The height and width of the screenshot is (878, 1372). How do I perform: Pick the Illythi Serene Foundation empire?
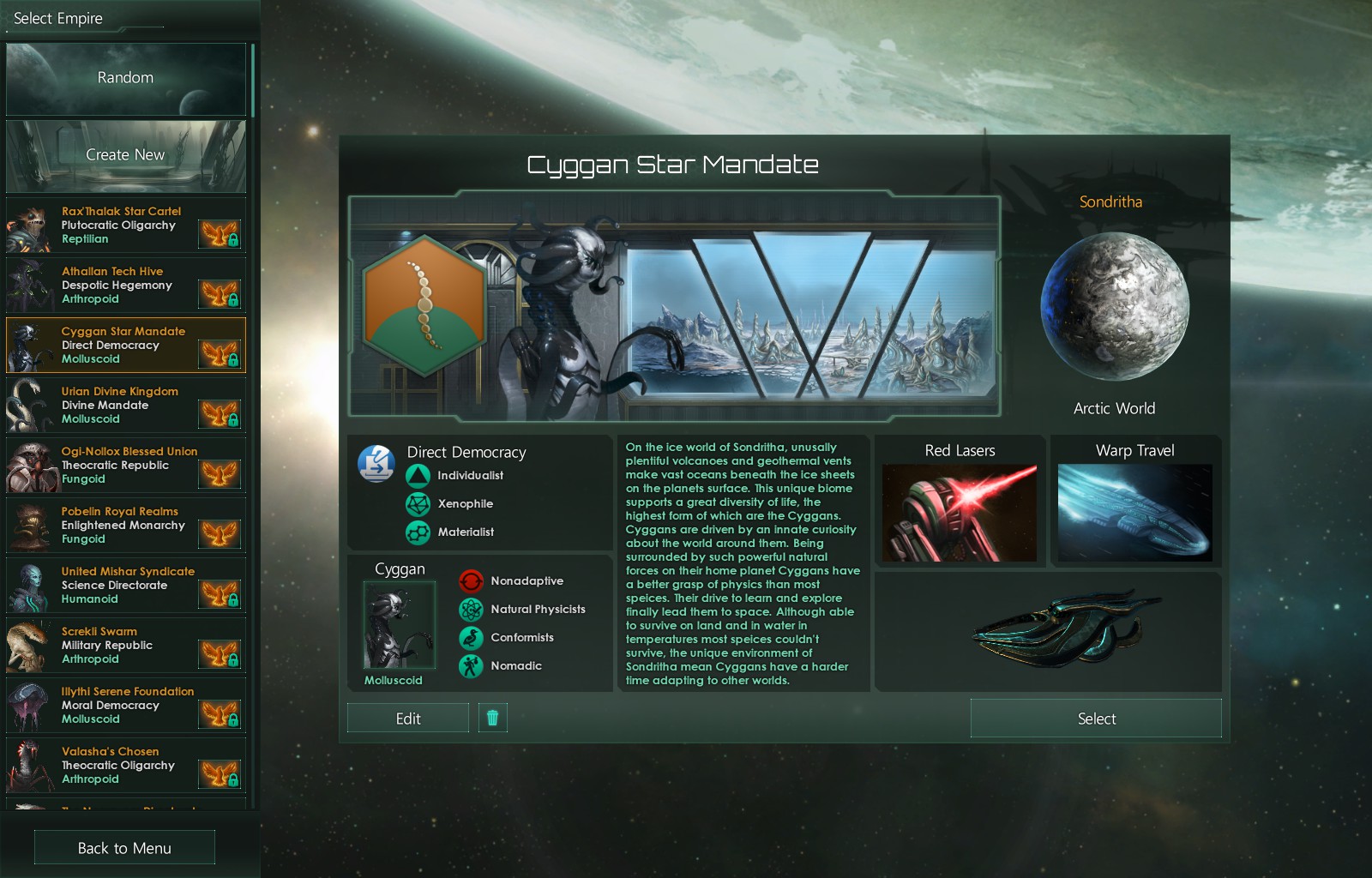pyautogui.click(x=125, y=706)
